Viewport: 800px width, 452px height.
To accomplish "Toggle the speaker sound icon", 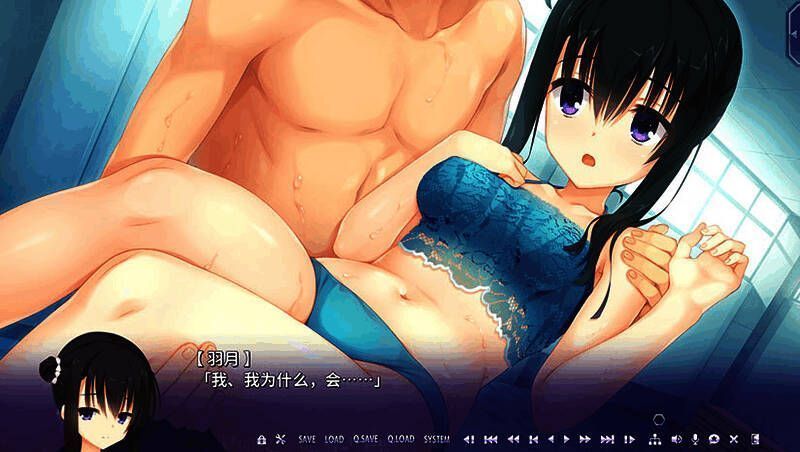I will (675, 439).
